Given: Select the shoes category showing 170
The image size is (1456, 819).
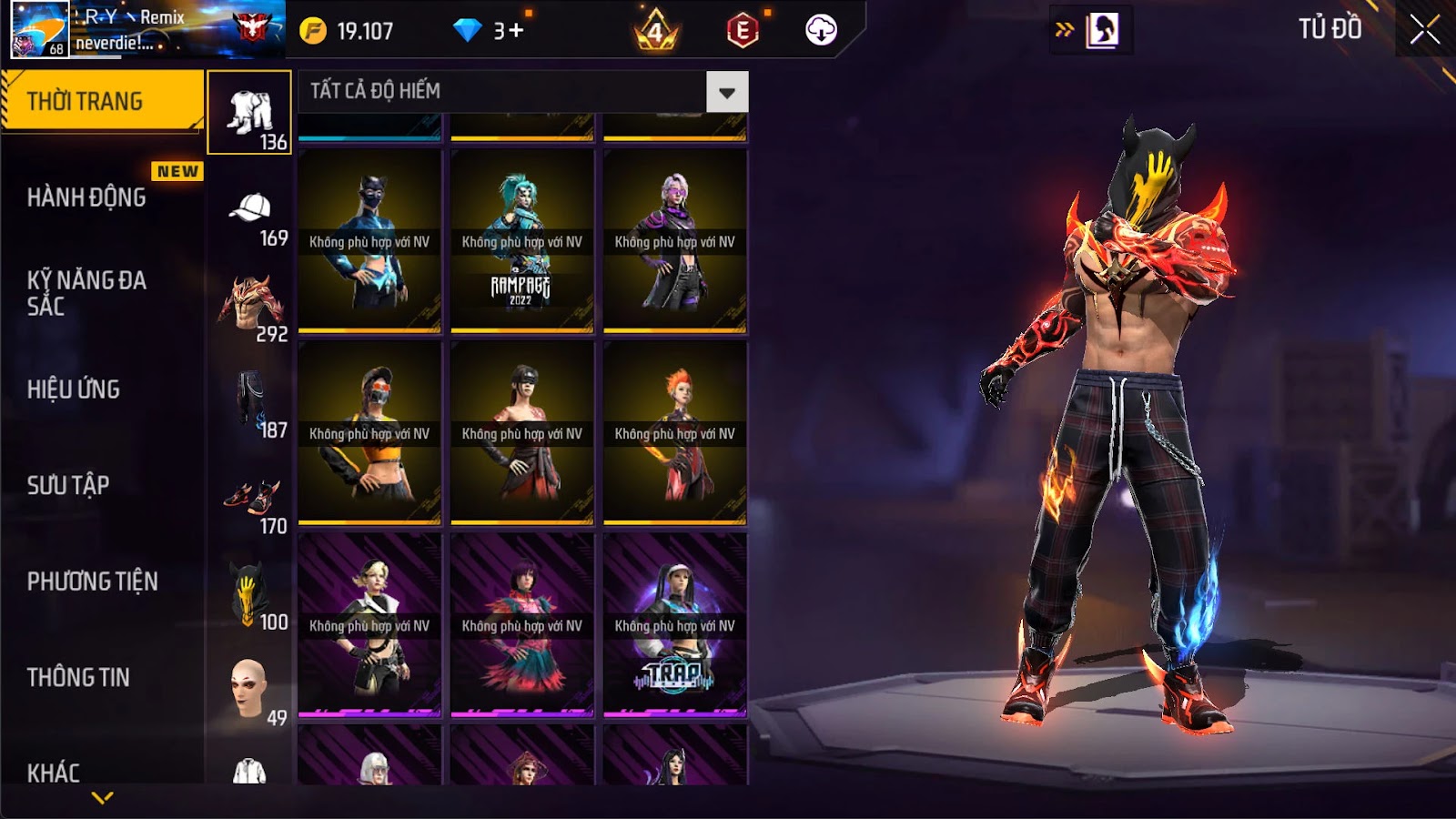Looking at the screenshot, I should click(249, 502).
